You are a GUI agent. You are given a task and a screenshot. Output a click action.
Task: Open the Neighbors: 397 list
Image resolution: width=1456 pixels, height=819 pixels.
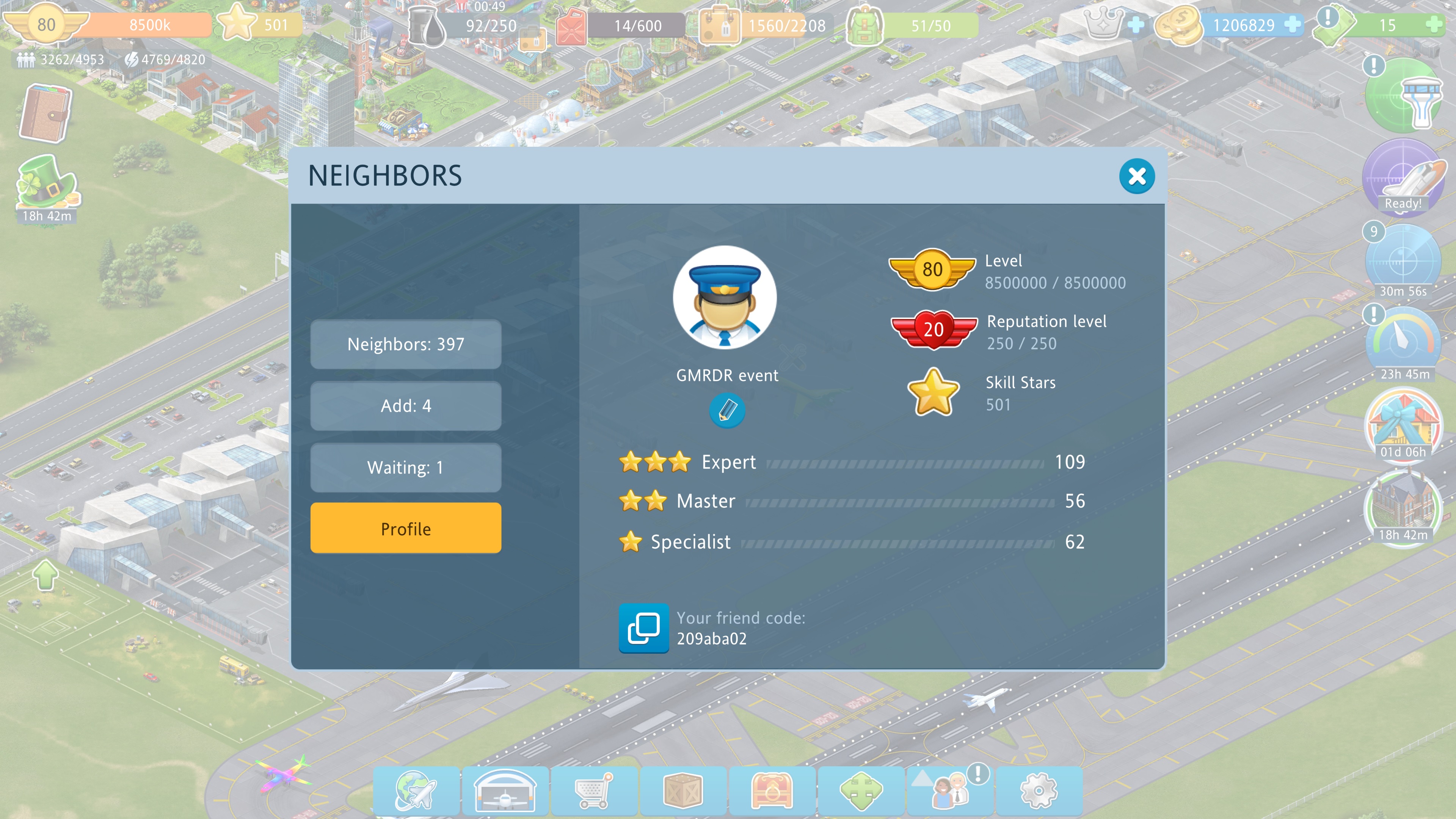(405, 344)
